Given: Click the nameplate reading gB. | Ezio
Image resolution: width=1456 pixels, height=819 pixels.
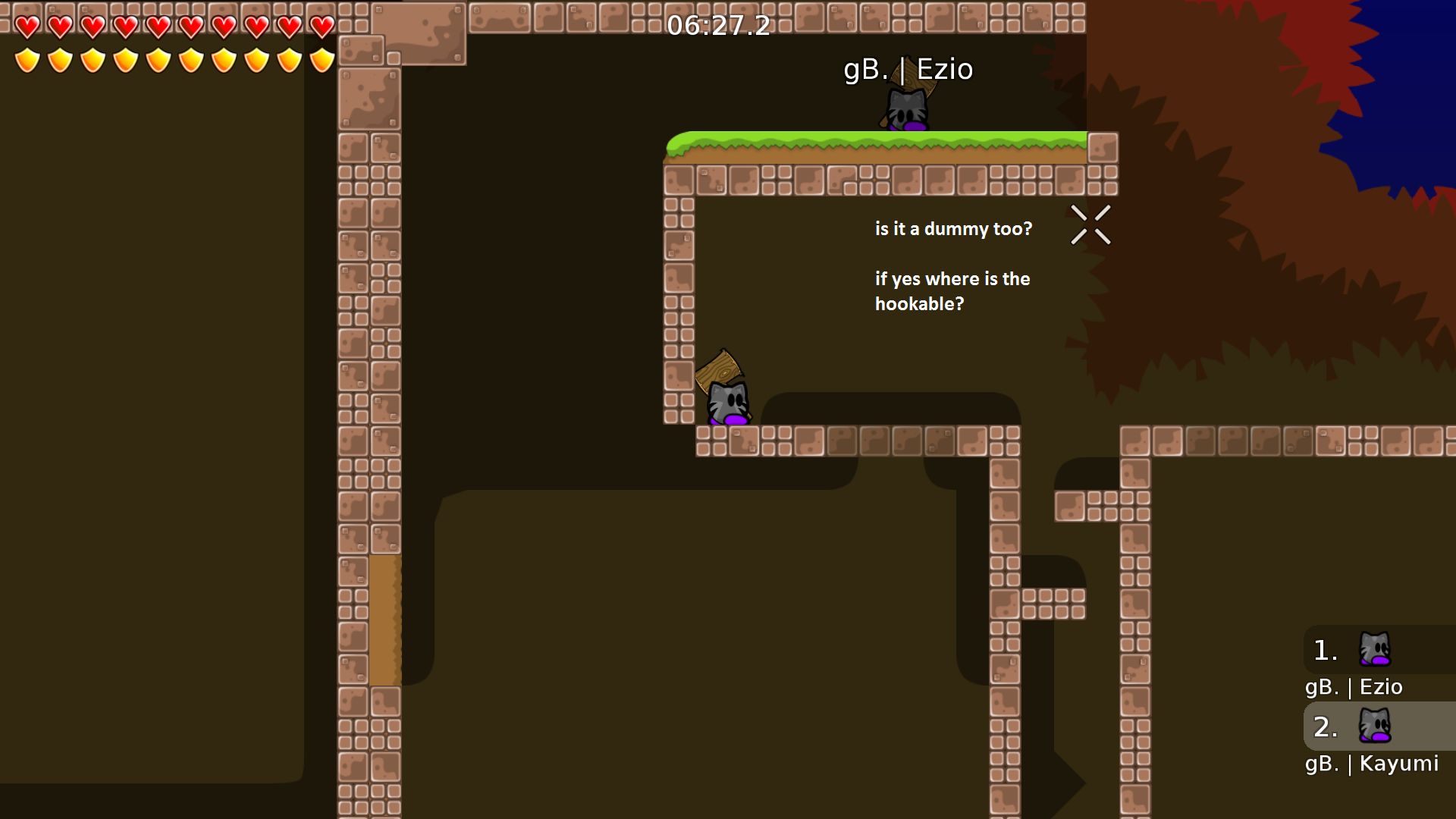Looking at the screenshot, I should tap(909, 69).
